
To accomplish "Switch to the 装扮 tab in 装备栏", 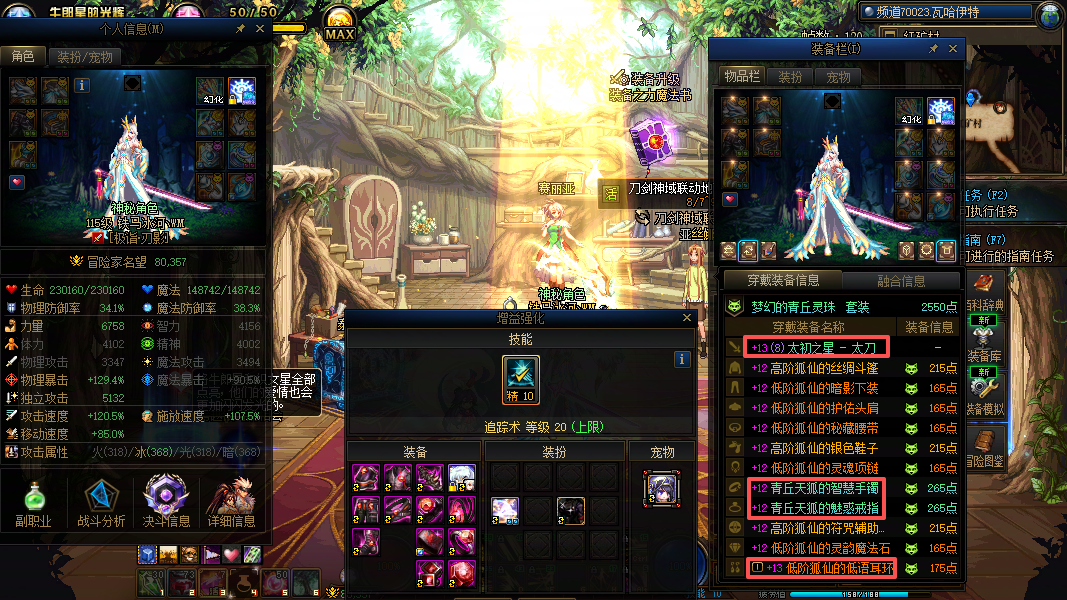I will tap(790, 77).
